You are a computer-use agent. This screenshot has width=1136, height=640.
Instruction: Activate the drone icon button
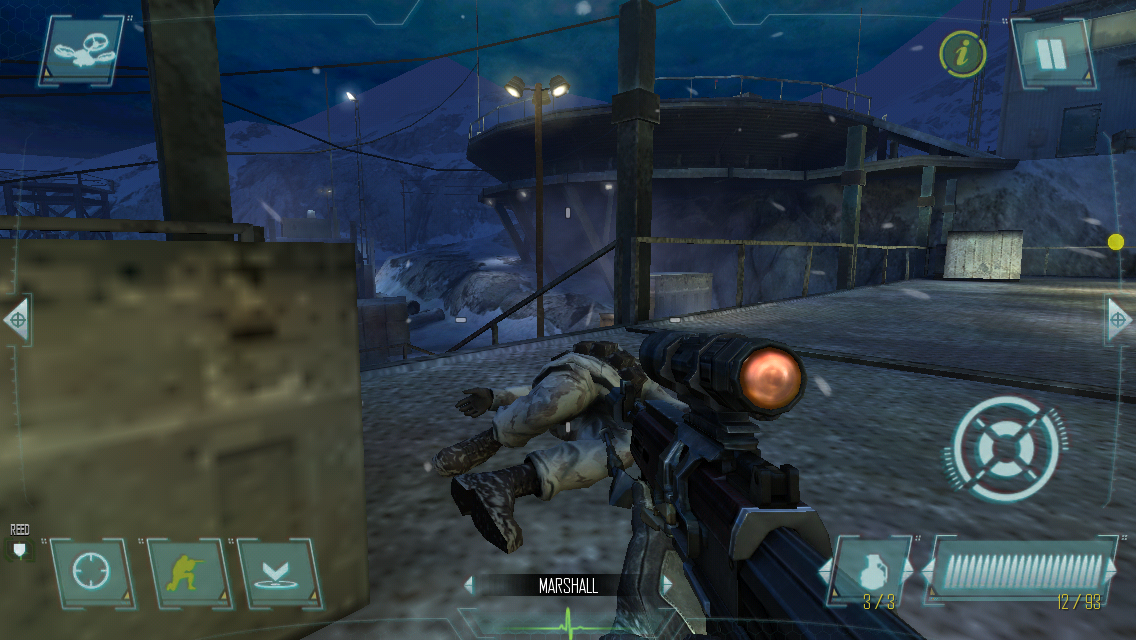tap(82, 49)
